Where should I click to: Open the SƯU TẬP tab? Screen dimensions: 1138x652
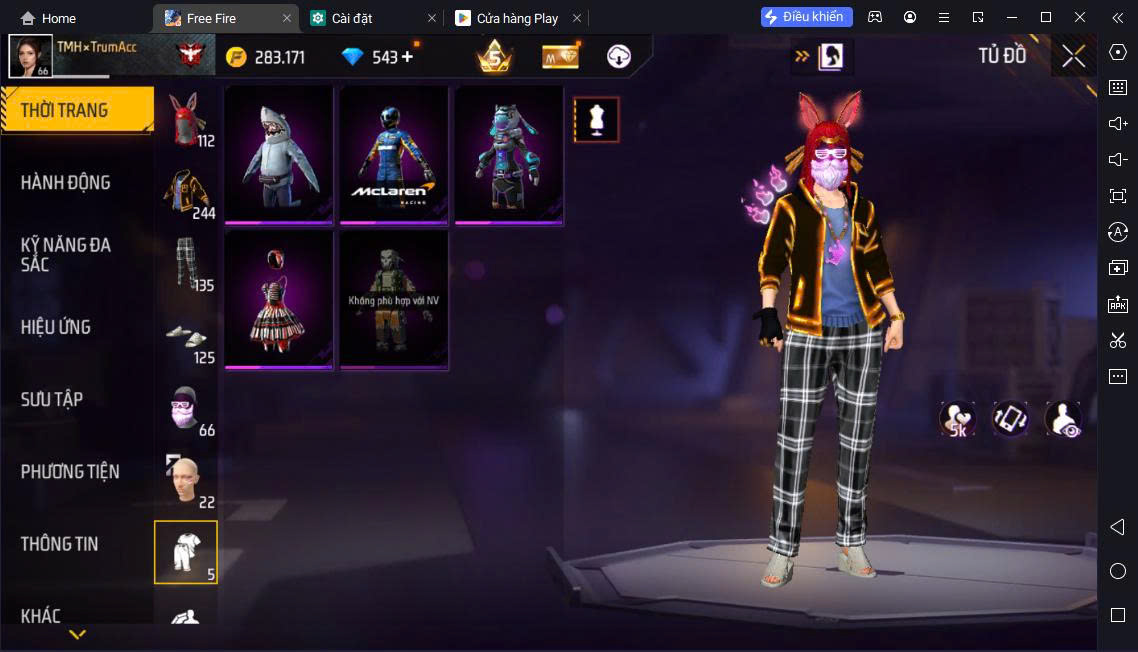click(52, 400)
